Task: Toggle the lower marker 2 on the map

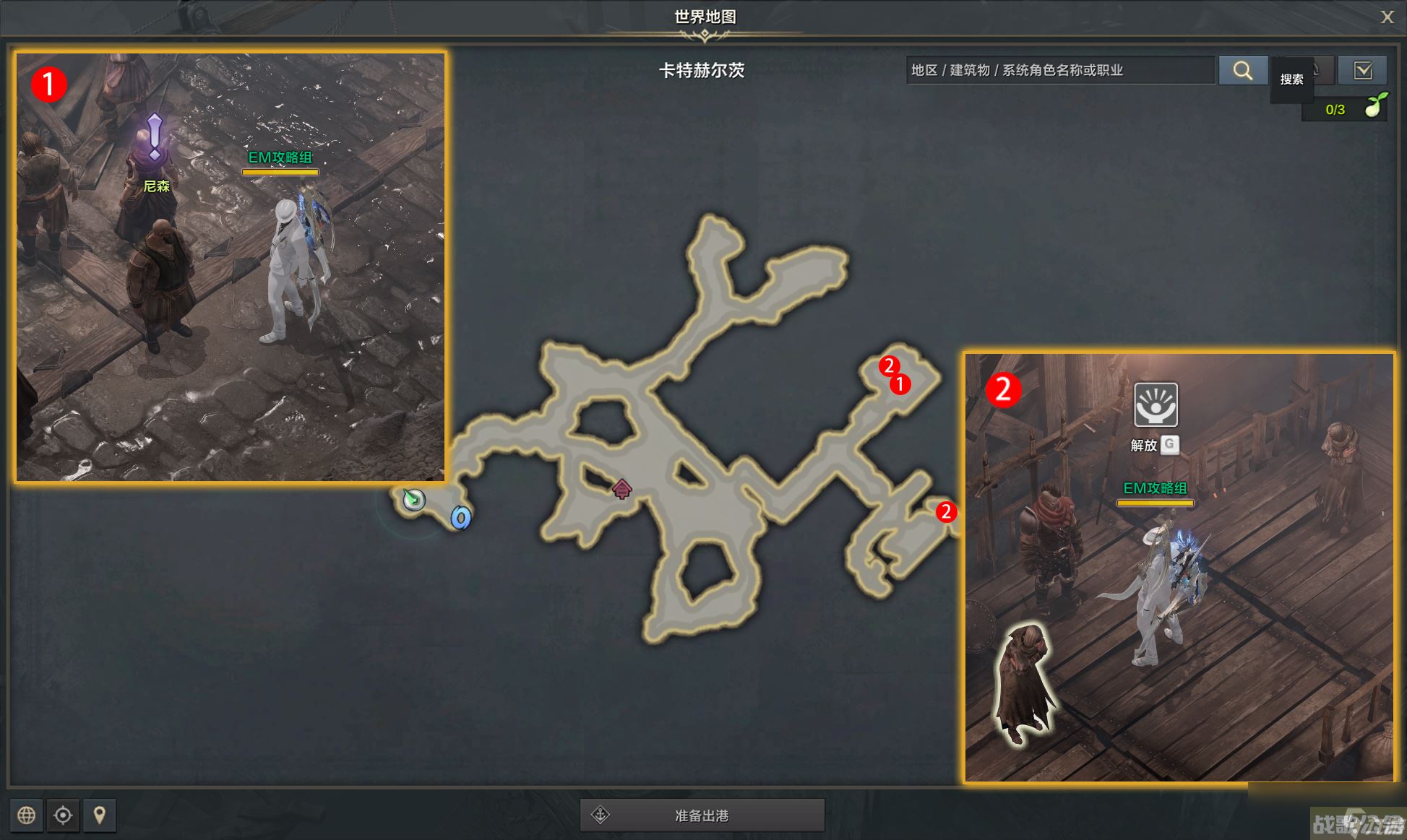Action: click(947, 514)
